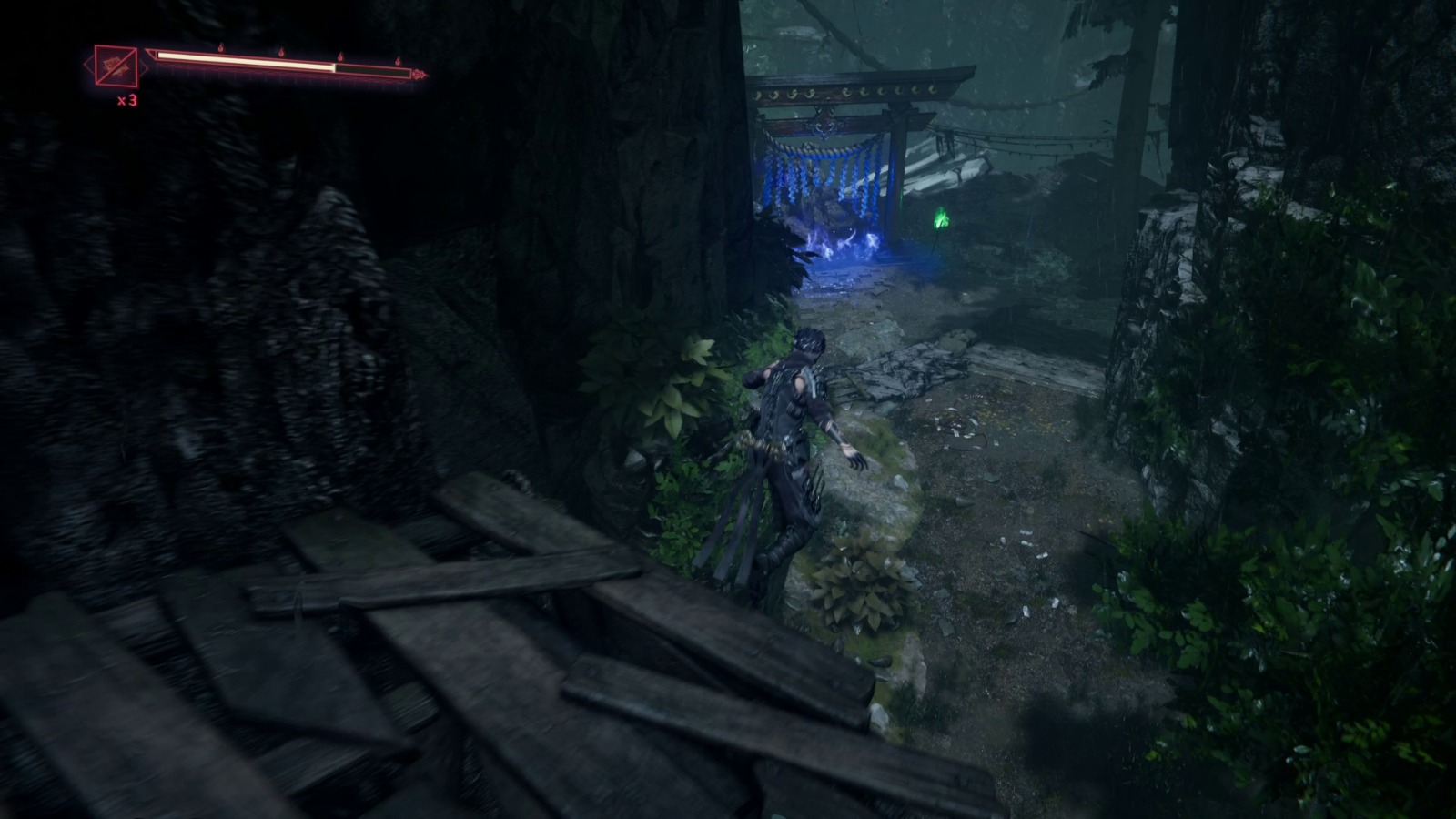This screenshot has width=1456, height=819.
Task: Click the arrow cap at the health bar's right end
Action: tap(417, 74)
